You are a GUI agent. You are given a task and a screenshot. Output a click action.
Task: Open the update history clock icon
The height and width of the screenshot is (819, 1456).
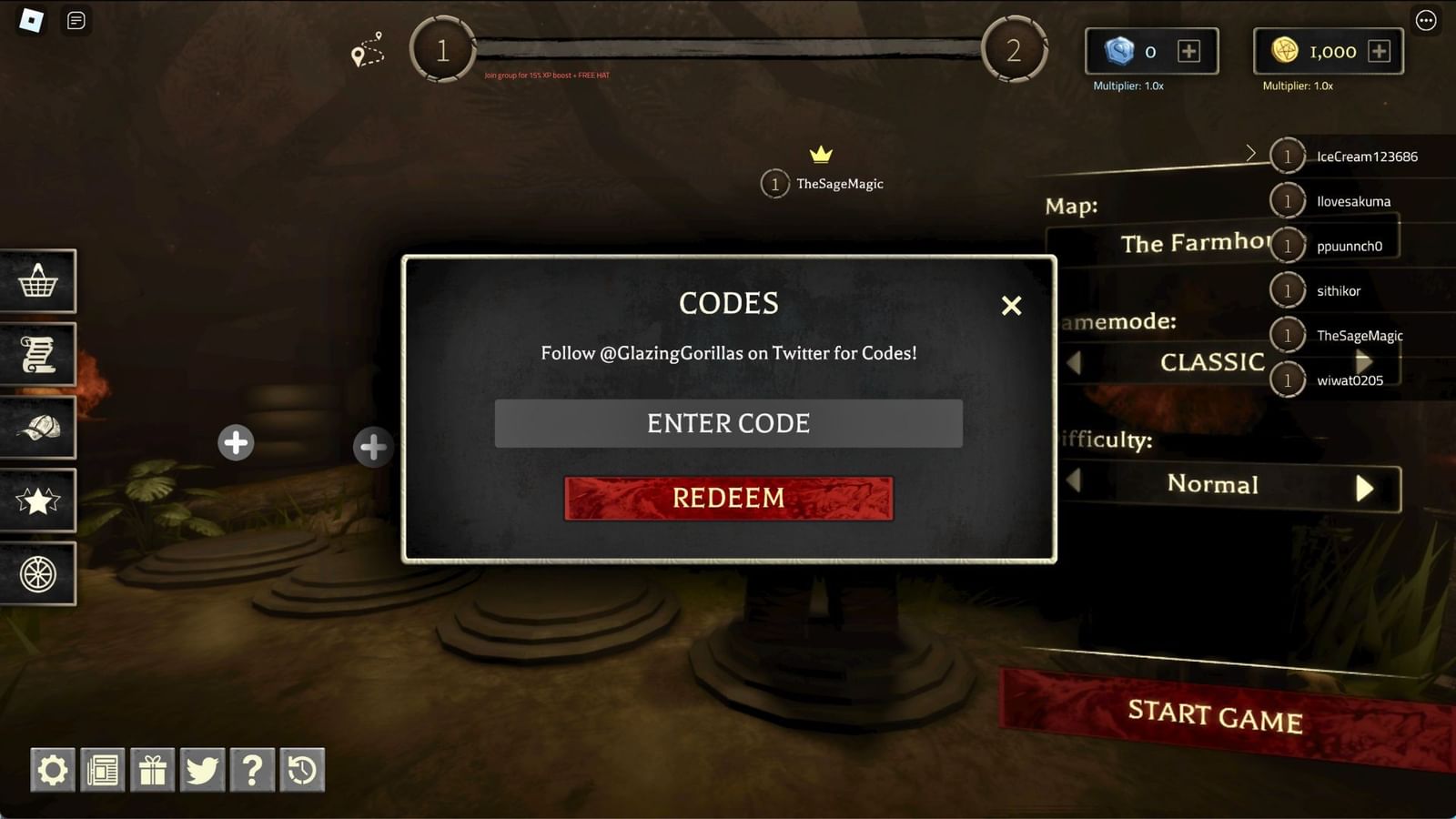pyautogui.click(x=302, y=769)
